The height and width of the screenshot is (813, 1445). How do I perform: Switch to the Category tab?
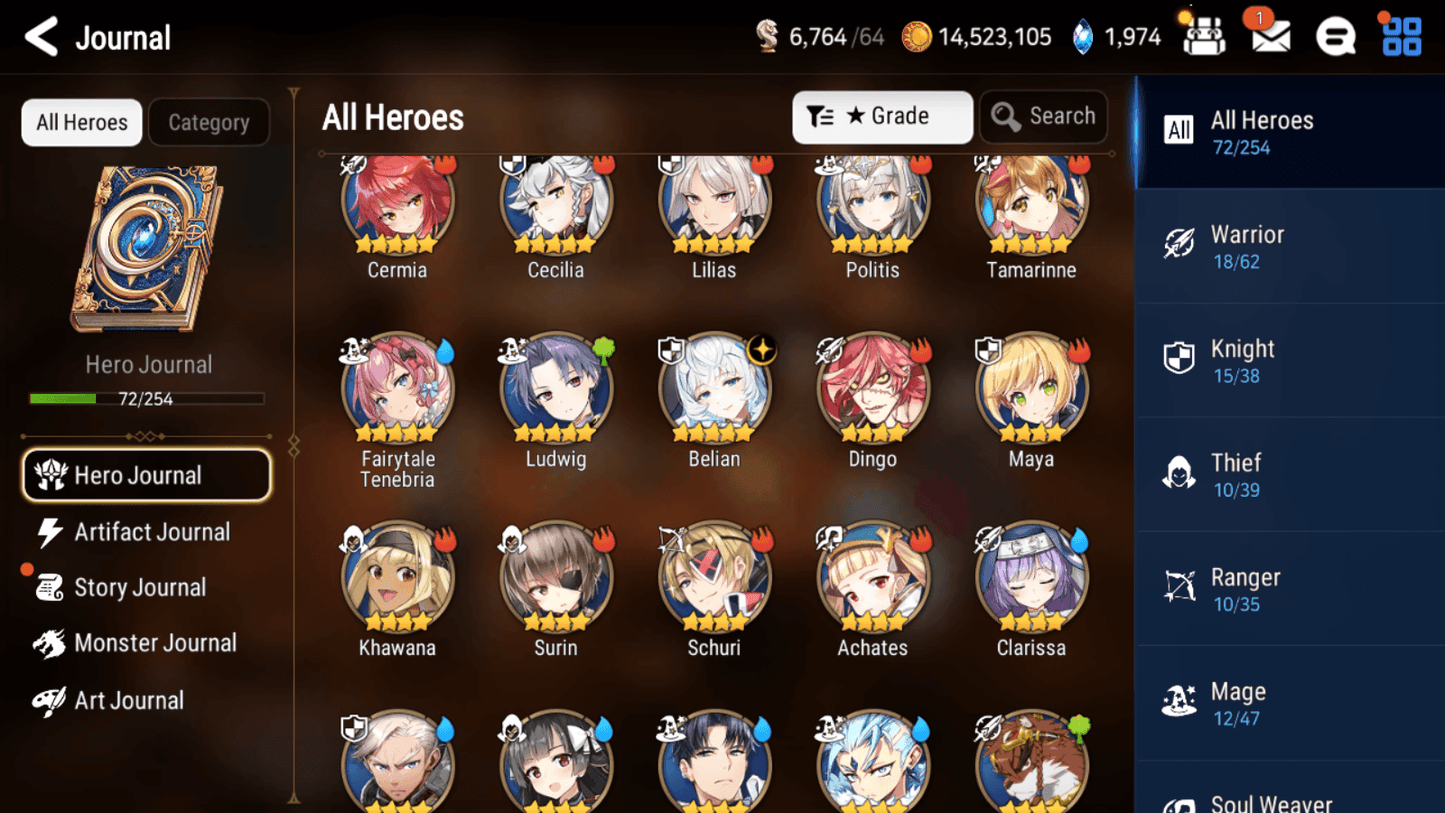[209, 122]
